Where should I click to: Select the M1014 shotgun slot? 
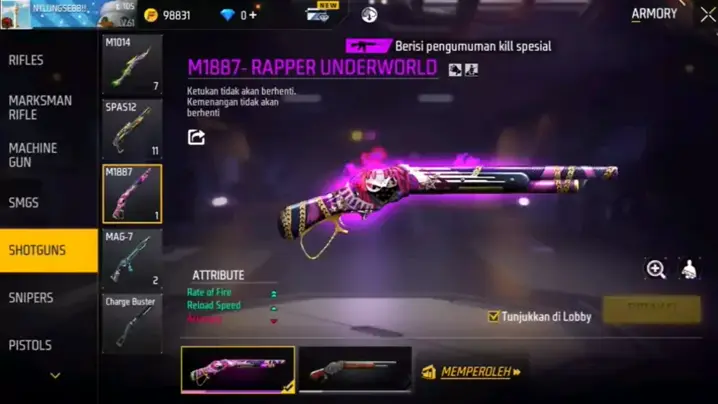(132, 65)
